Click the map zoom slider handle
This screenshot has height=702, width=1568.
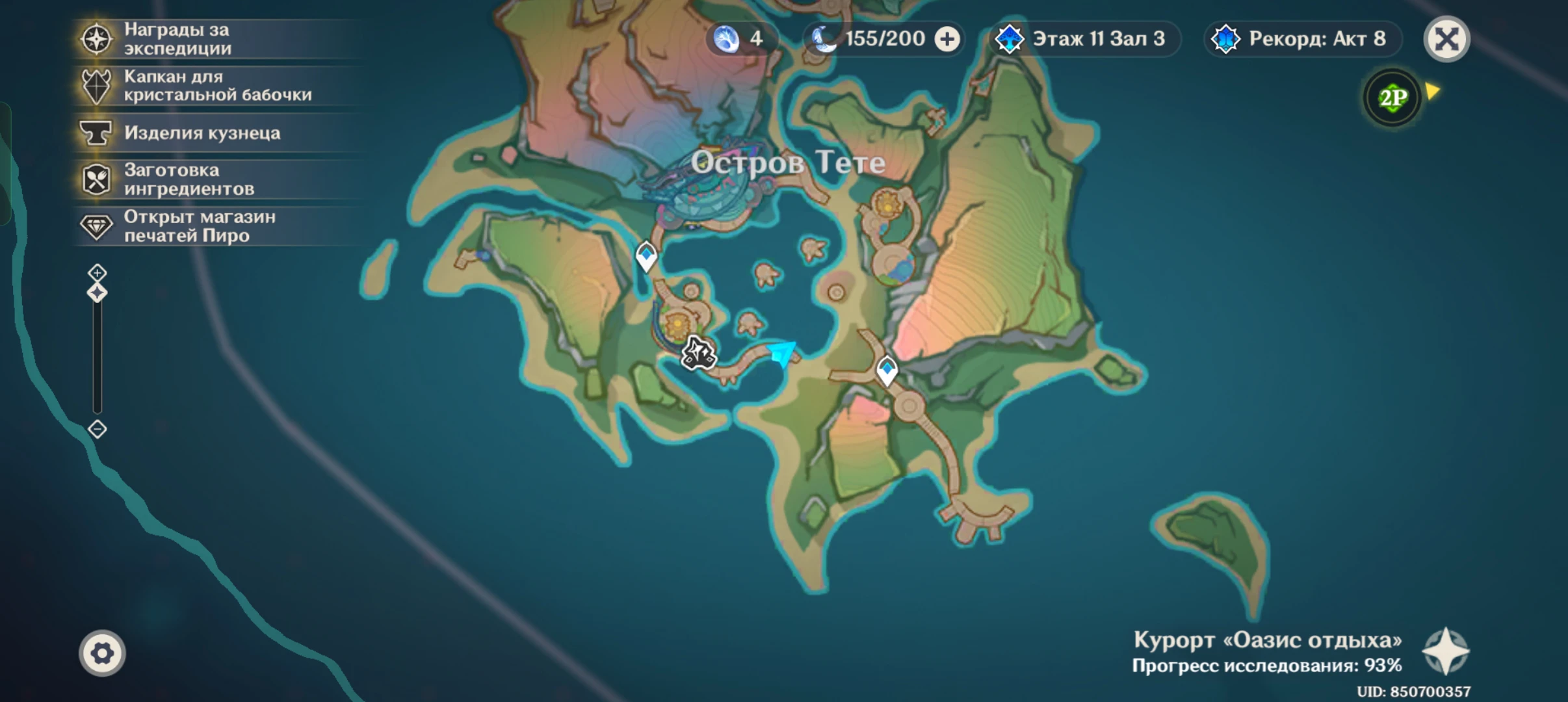click(x=98, y=293)
